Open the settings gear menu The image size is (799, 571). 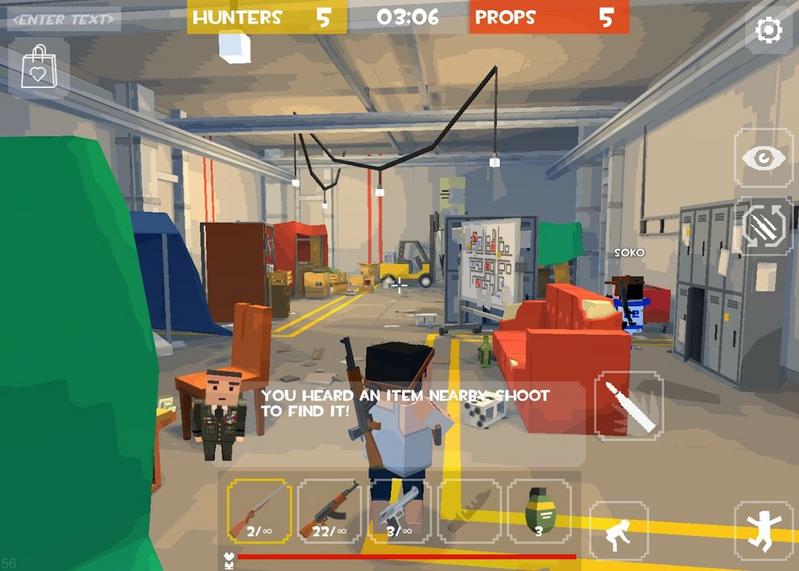[x=768, y=30]
